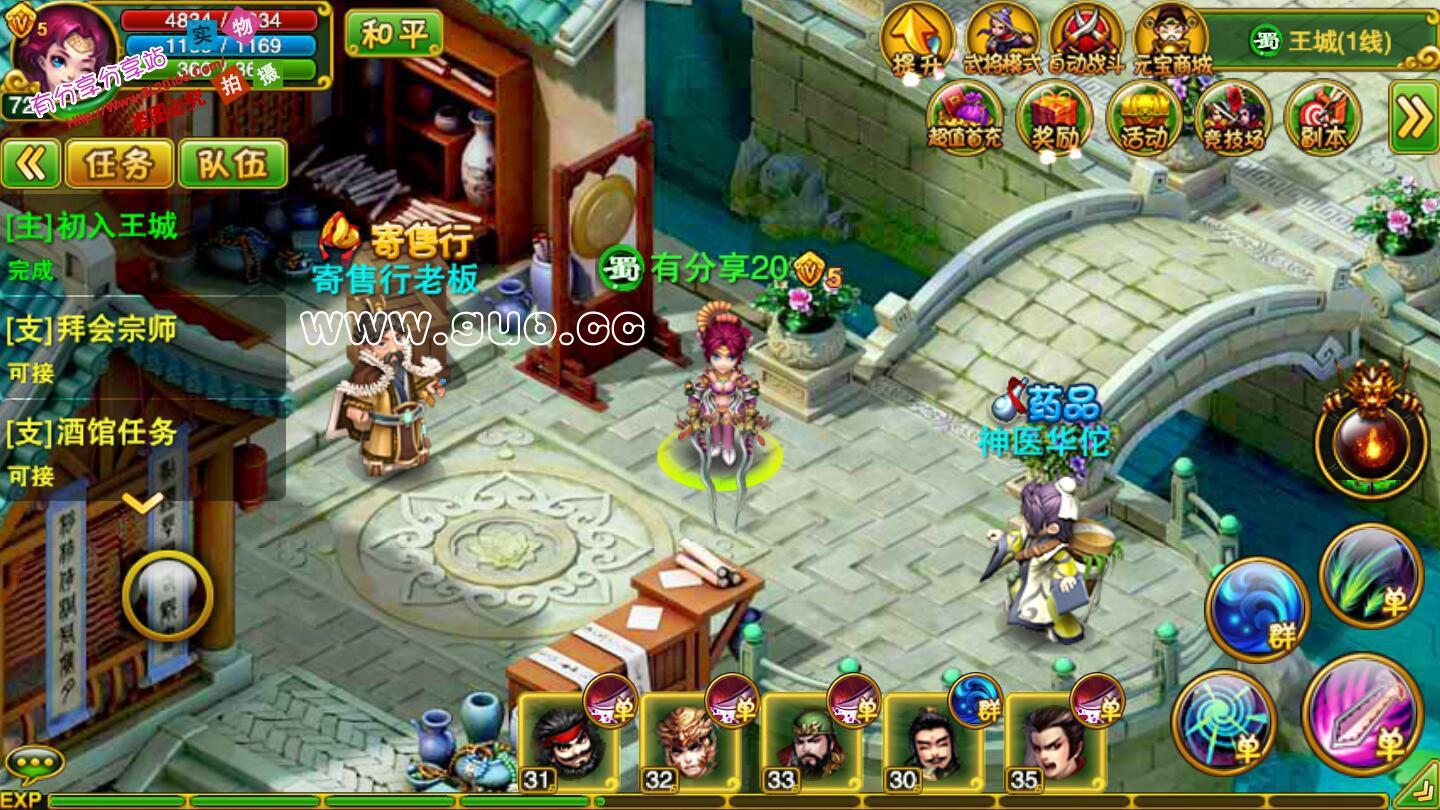Enable 自动战斗 auto battle
Viewport: 1440px width, 810px height.
tap(1086, 40)
